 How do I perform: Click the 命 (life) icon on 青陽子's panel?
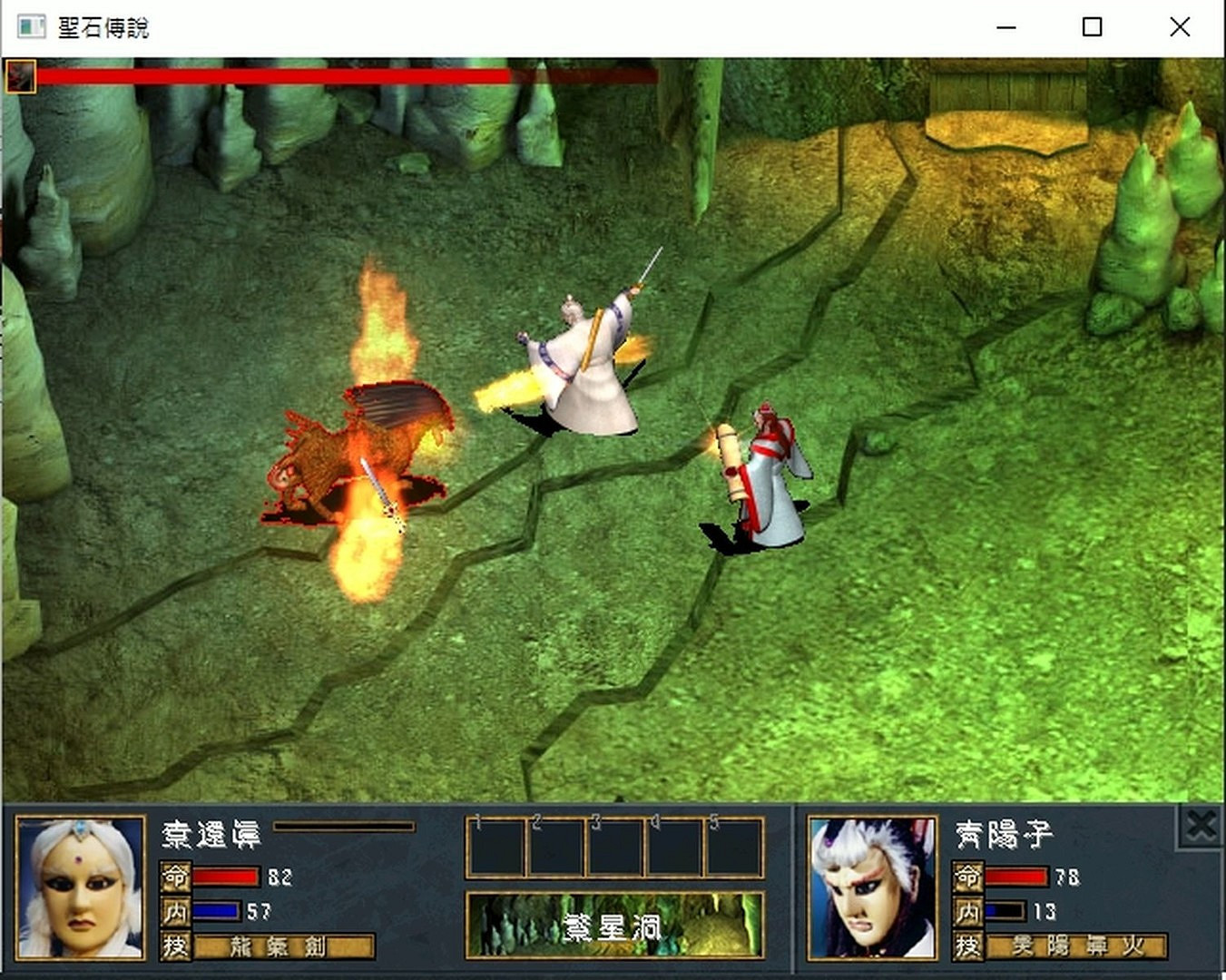click(x=968, y=877)
